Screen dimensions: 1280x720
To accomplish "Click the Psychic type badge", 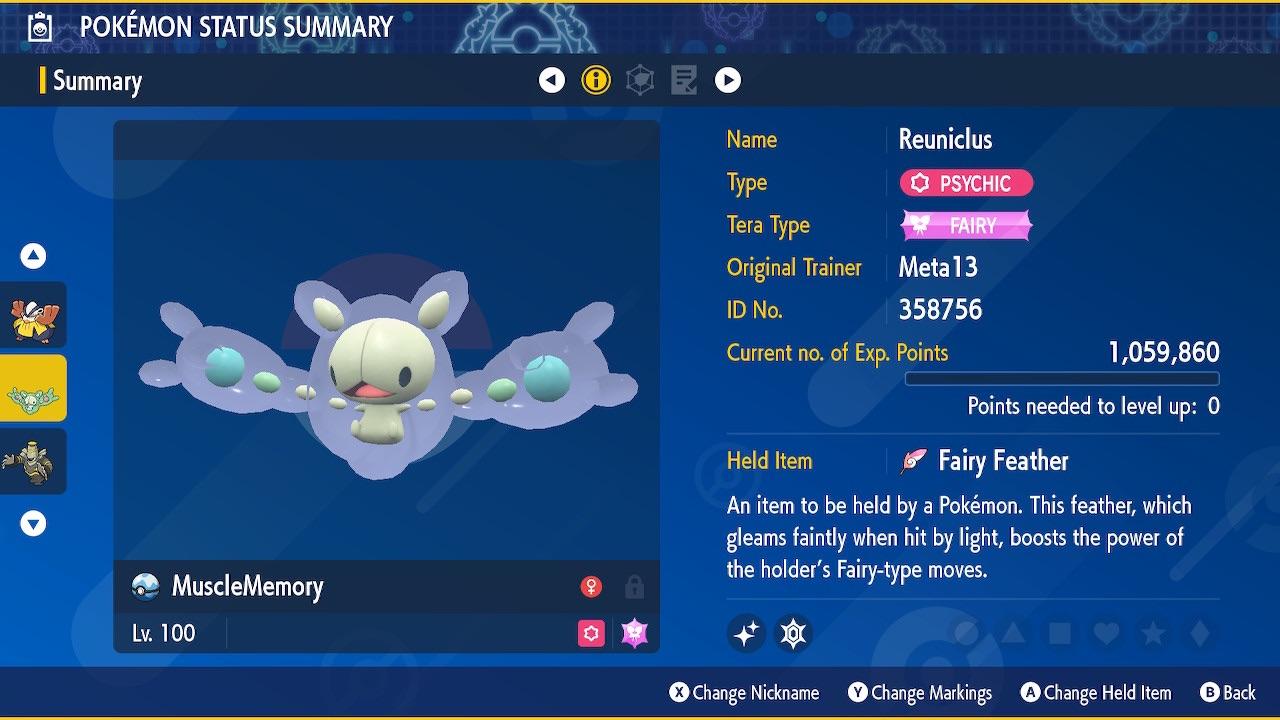I will [x=966, y=183].
